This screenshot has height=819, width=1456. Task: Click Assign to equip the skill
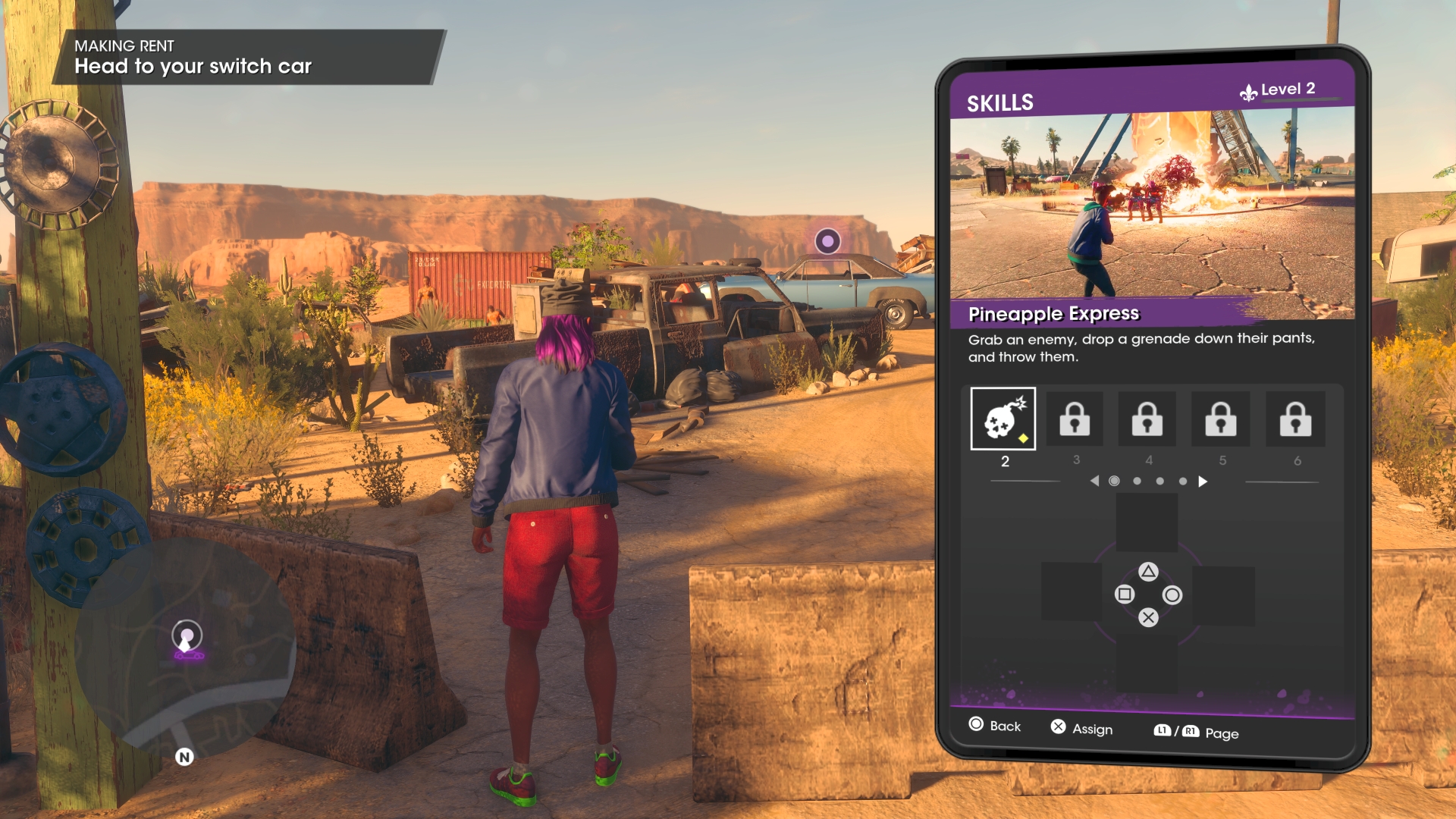click(x=1082, y=728)
